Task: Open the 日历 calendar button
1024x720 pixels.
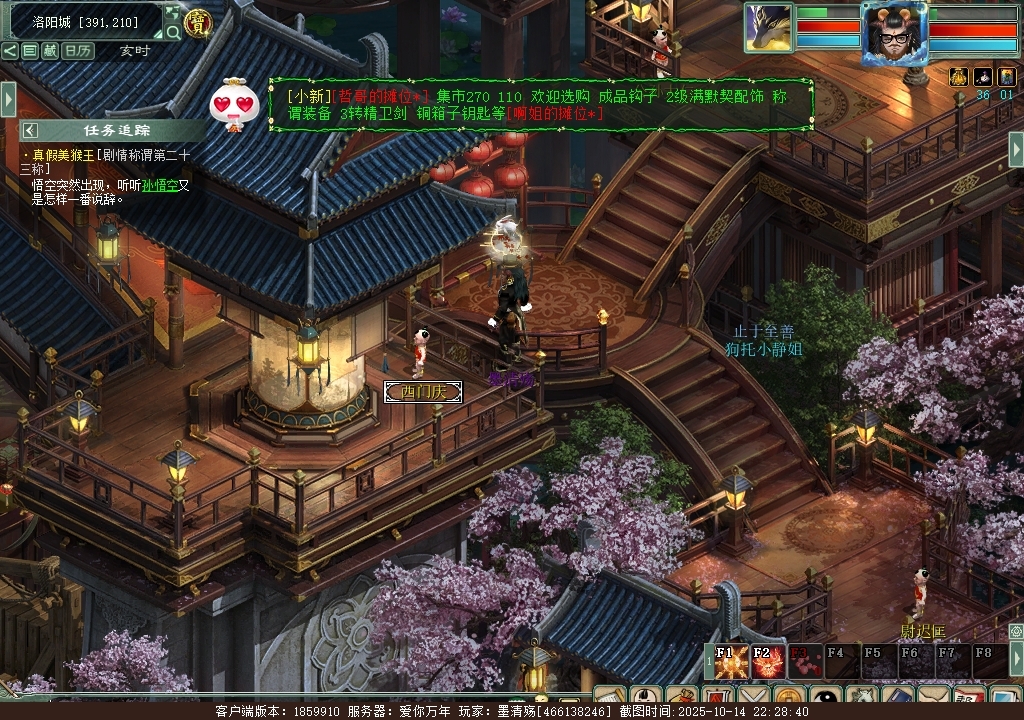Action: [x=78, y=50]
